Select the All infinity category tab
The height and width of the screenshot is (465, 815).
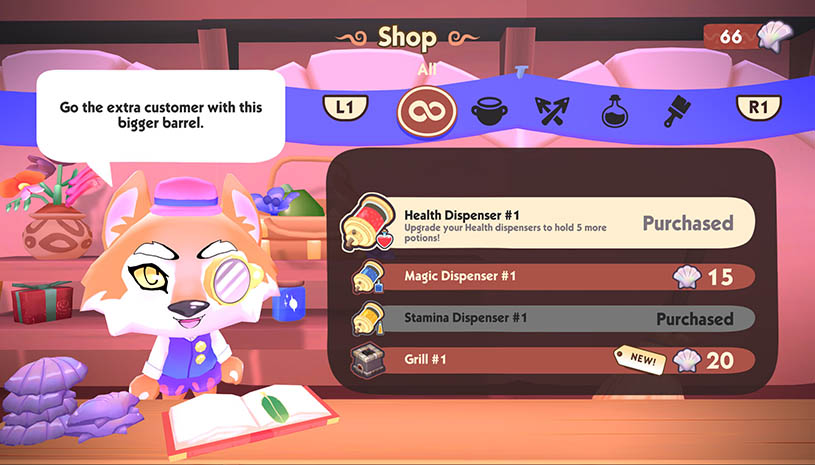coord(427,109)
